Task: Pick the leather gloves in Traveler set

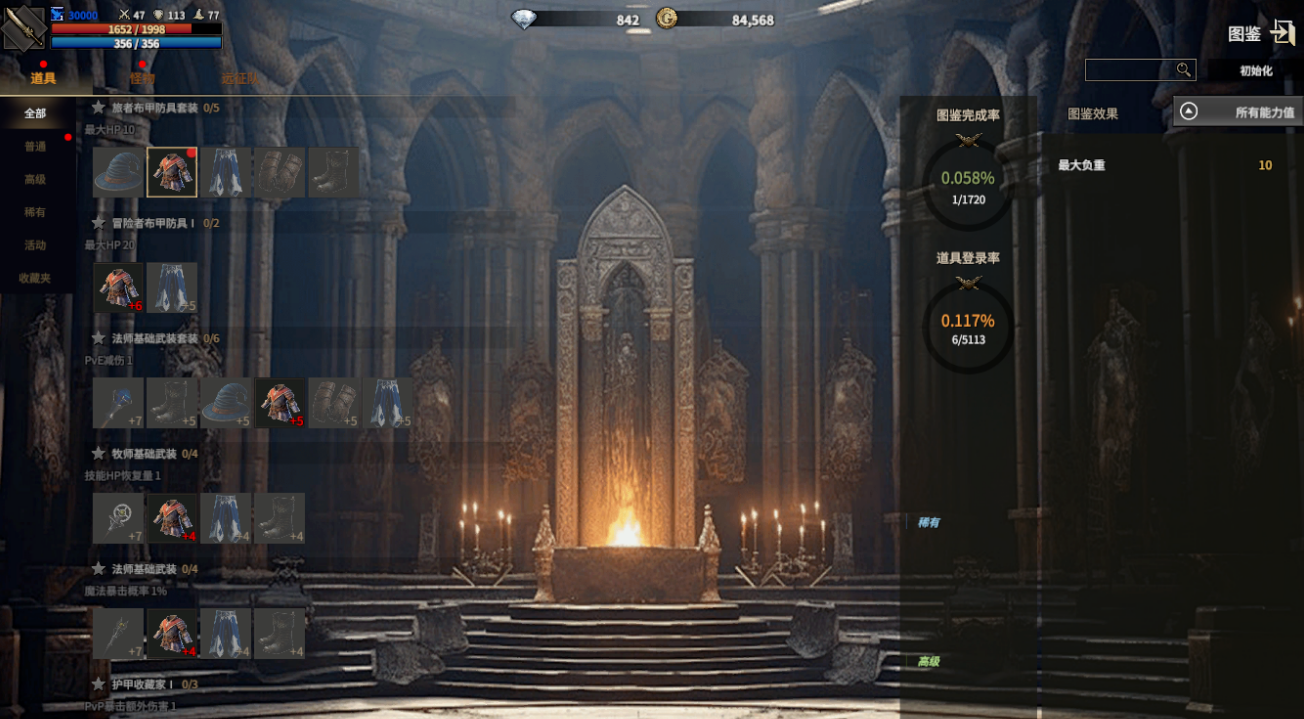Action: pyautogui.click(x=280, y=173)
